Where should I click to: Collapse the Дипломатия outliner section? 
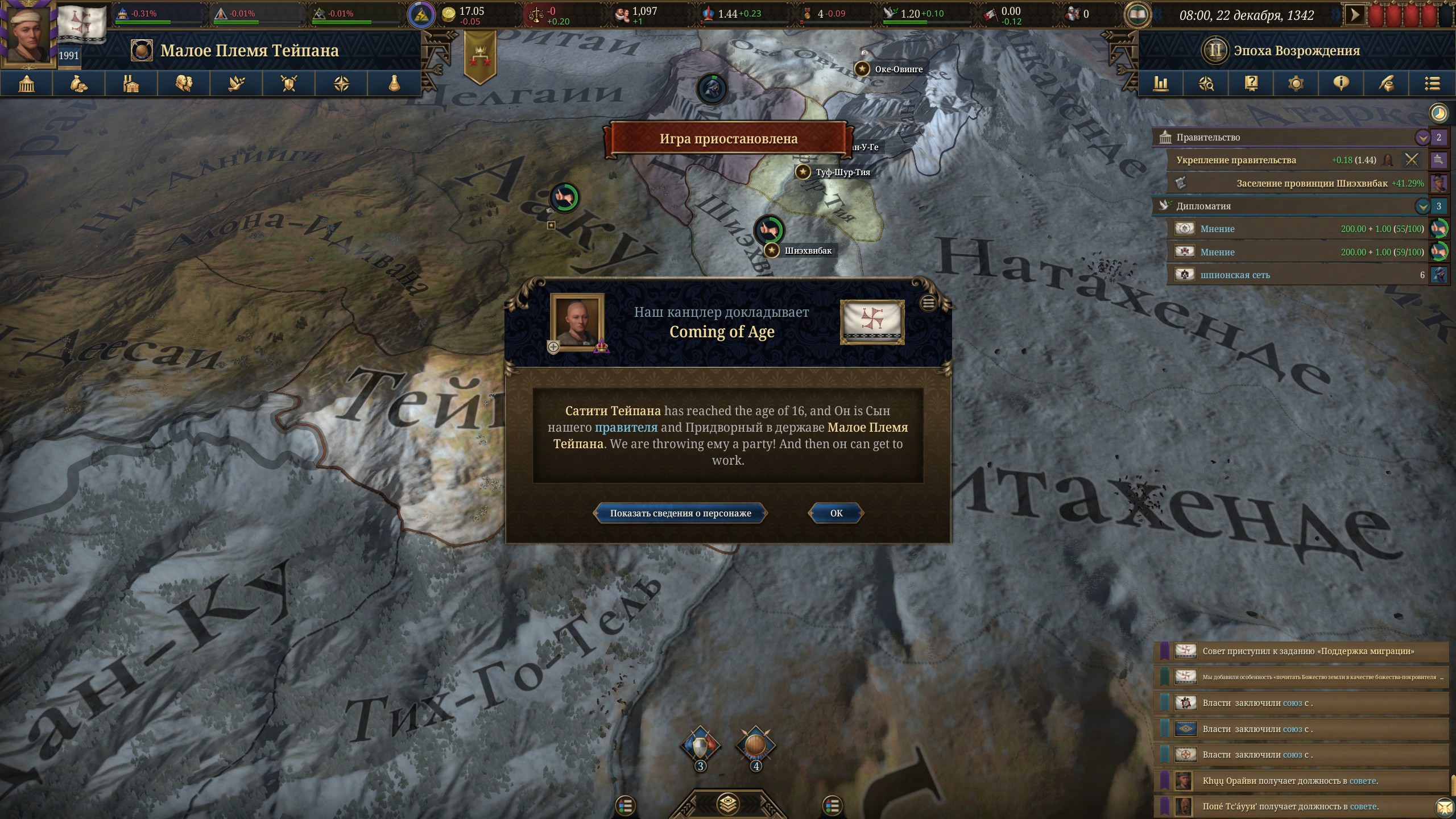click(x=1422, y=206)
